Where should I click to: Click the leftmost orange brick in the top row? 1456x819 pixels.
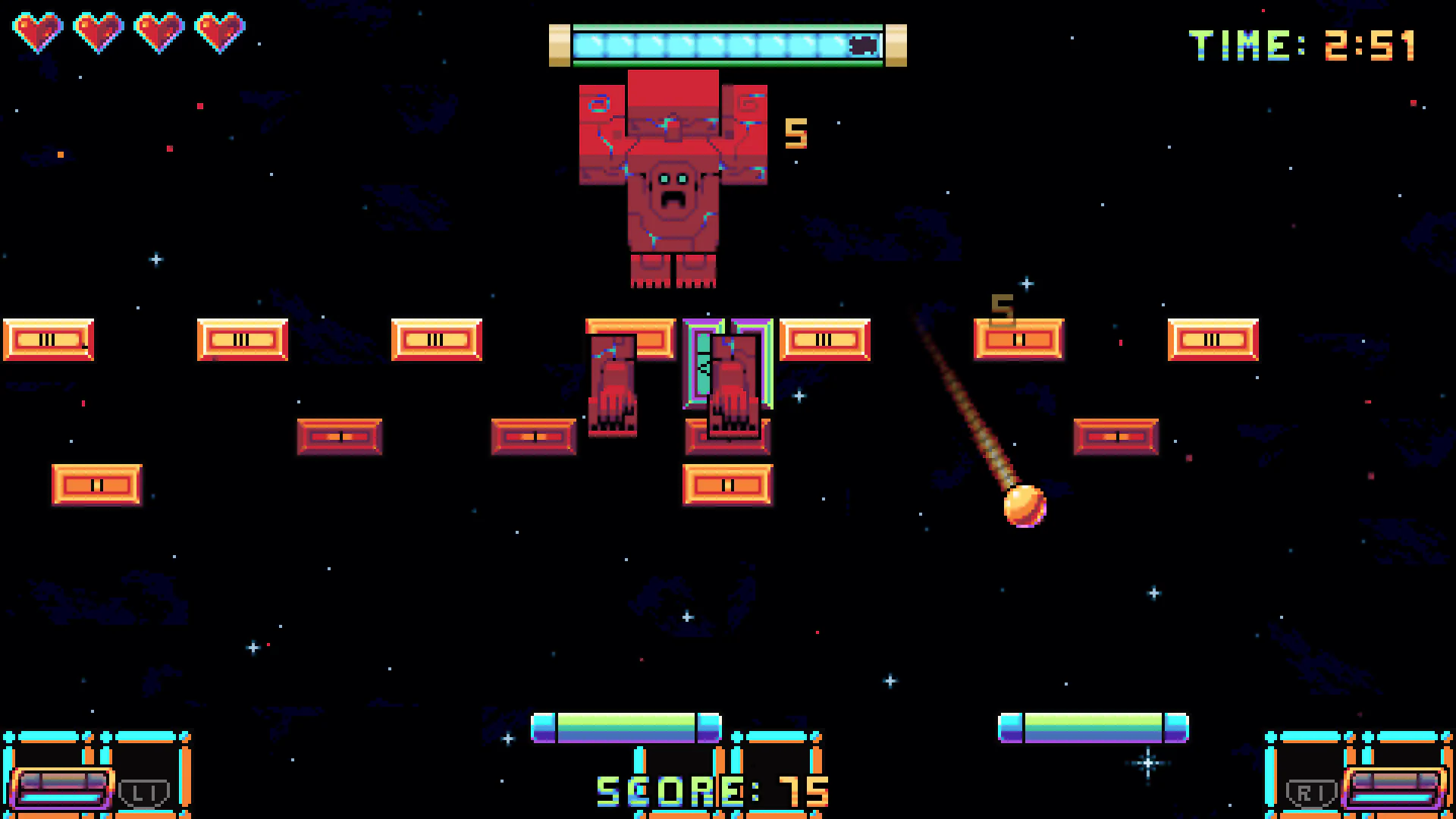coord(48,340)
